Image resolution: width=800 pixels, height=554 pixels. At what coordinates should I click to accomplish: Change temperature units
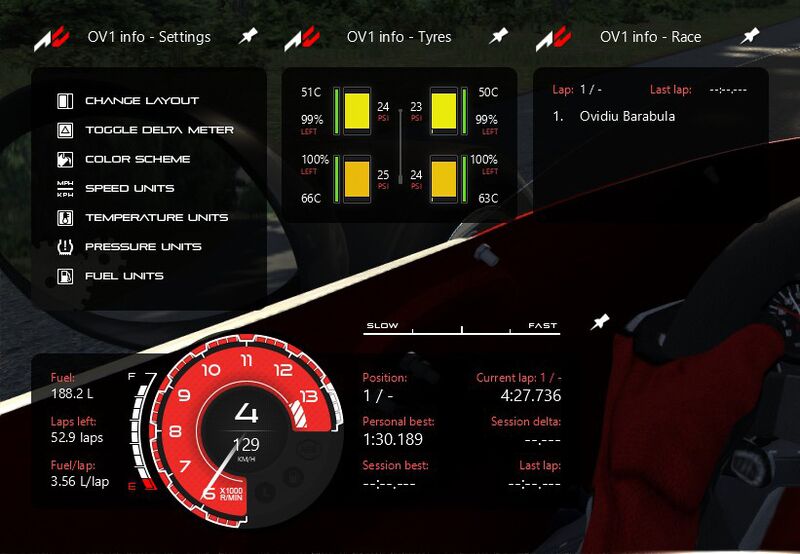tap(156, 217)
